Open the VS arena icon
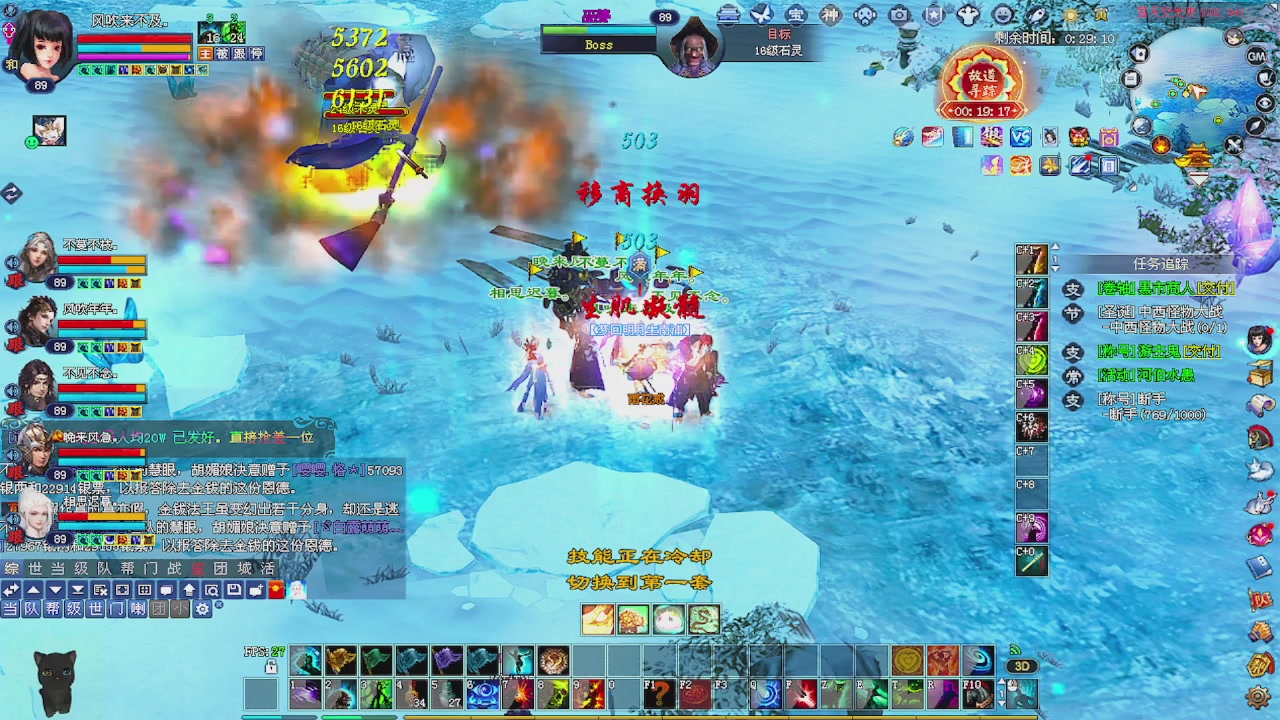1280x720 pixels. pyautogui.click(x=1020, y=137)
